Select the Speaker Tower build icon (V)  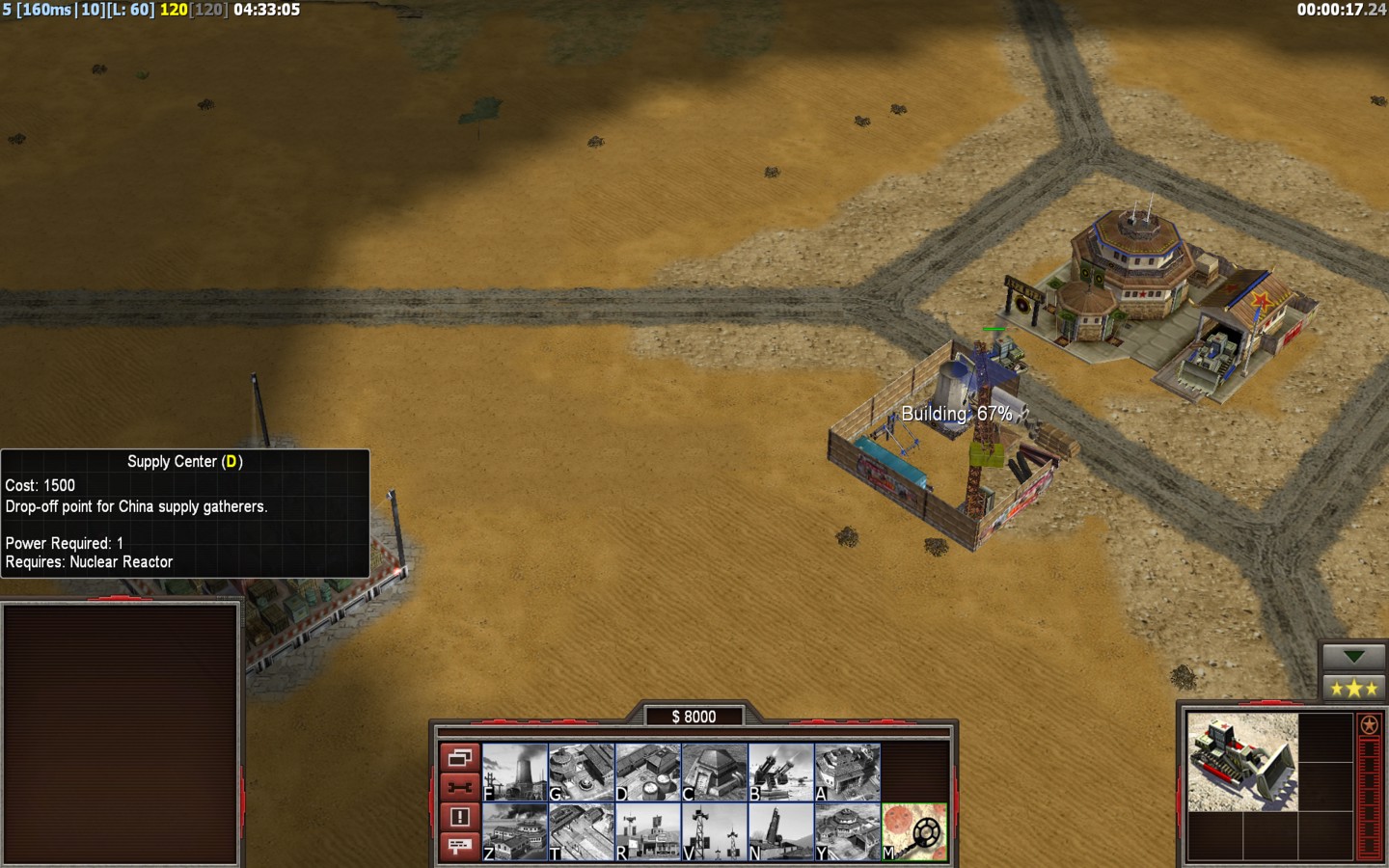pyautogui.click(x=715, y=831)
